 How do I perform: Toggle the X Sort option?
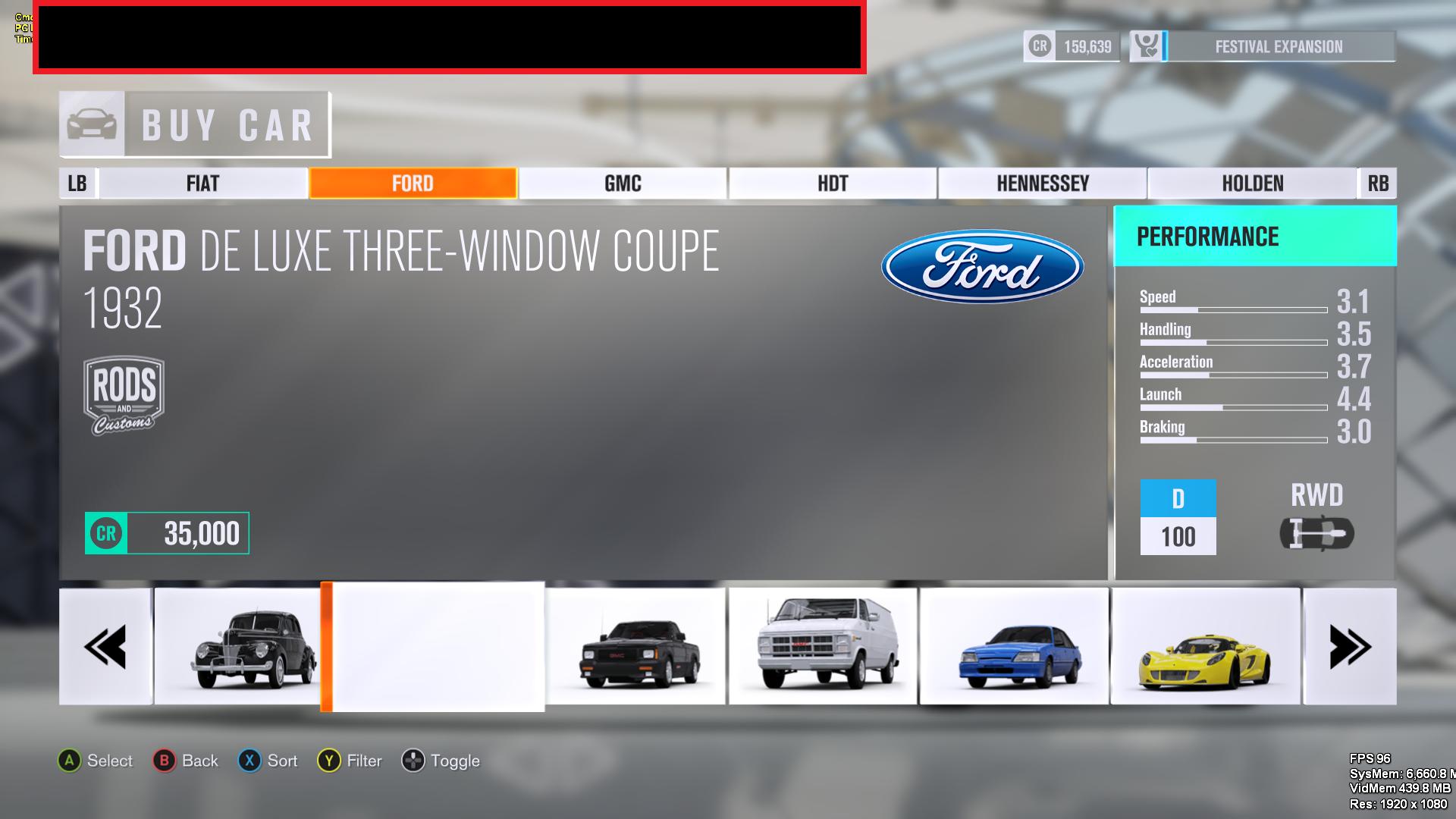pos(248,761)
